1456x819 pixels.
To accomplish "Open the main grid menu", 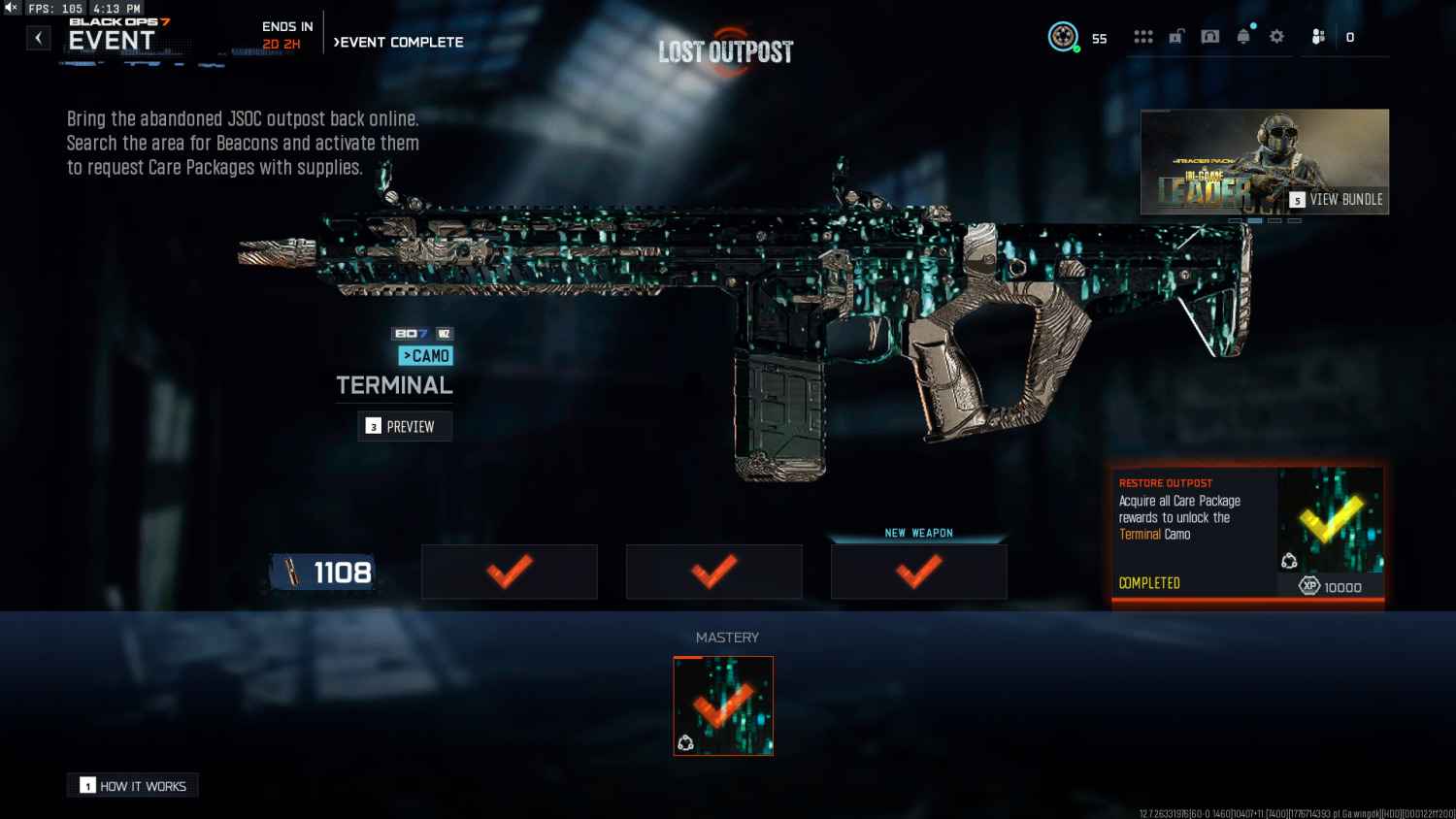I will [1144, 36].
